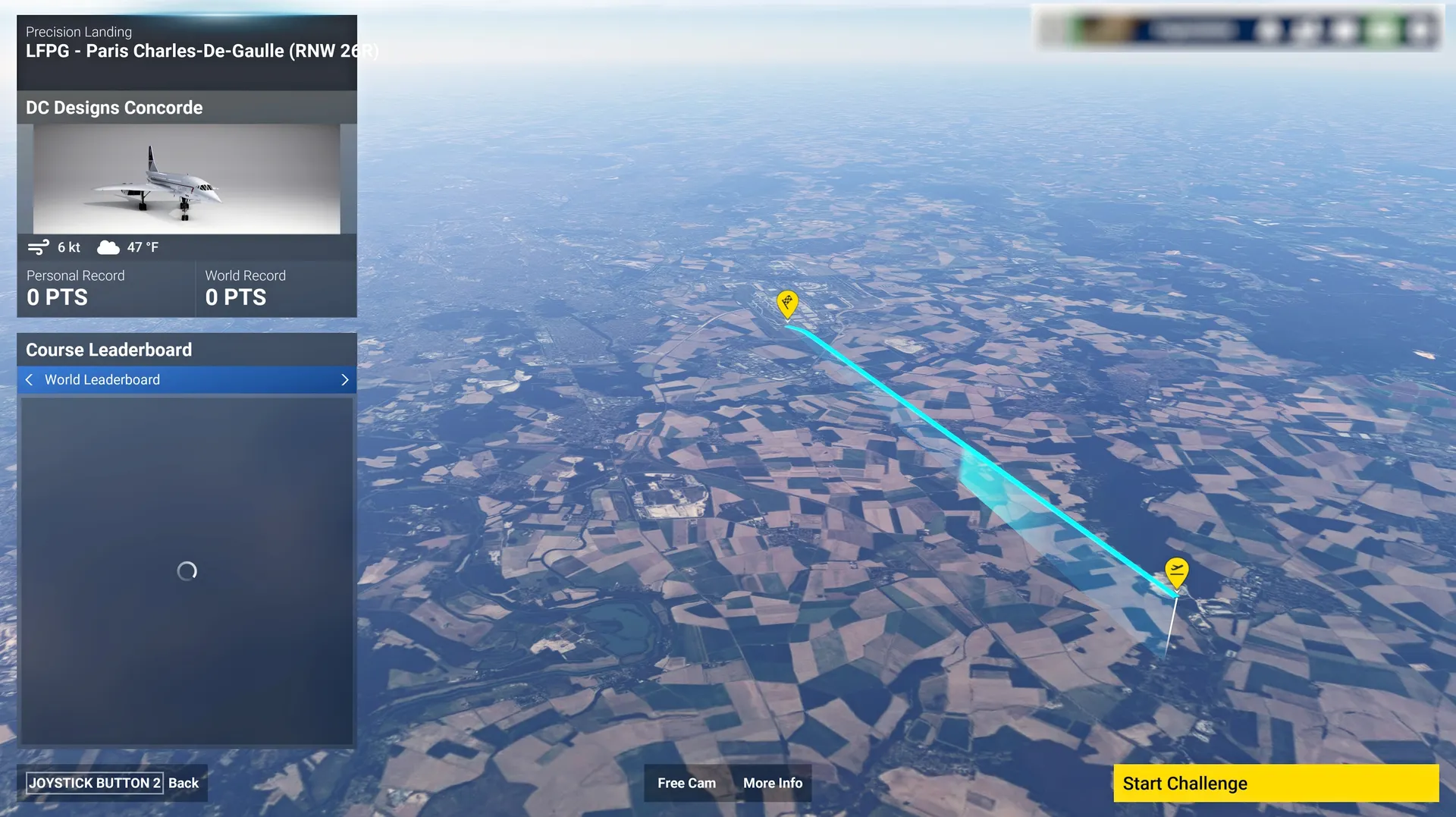Open the Free Cam view

tap(686, 783)
